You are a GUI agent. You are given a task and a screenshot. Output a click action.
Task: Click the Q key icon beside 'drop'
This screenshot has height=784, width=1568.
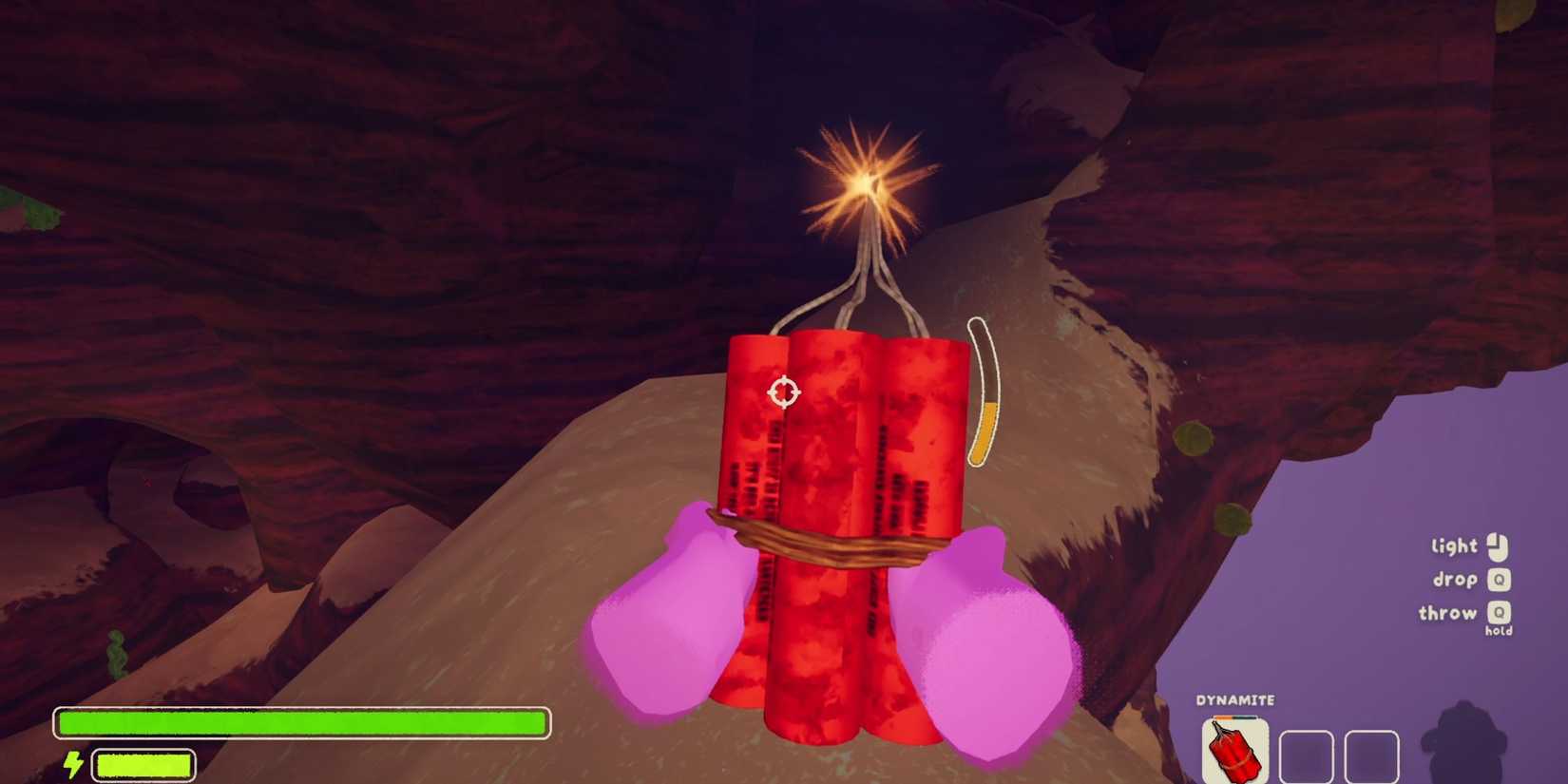pyautogui.click(x=1499, y=581)
